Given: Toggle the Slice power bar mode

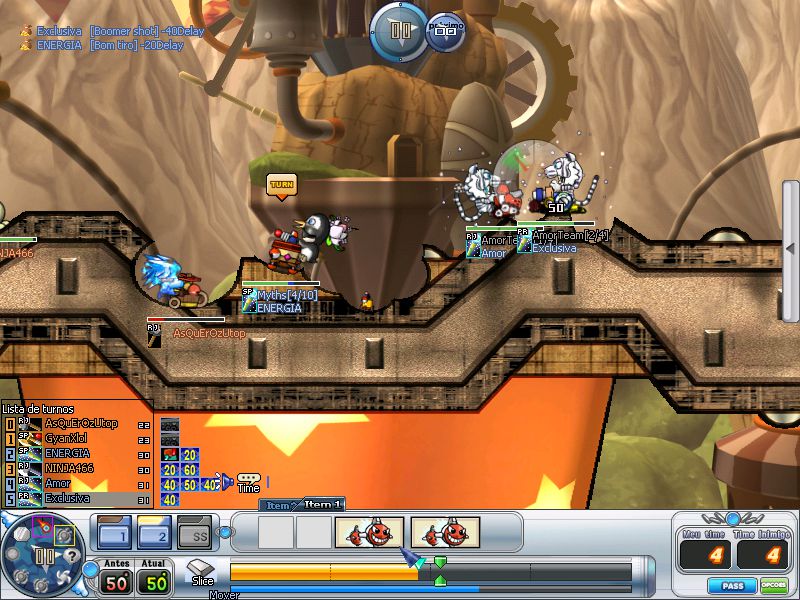Looking at the screenshot, I should click(202, 573).
